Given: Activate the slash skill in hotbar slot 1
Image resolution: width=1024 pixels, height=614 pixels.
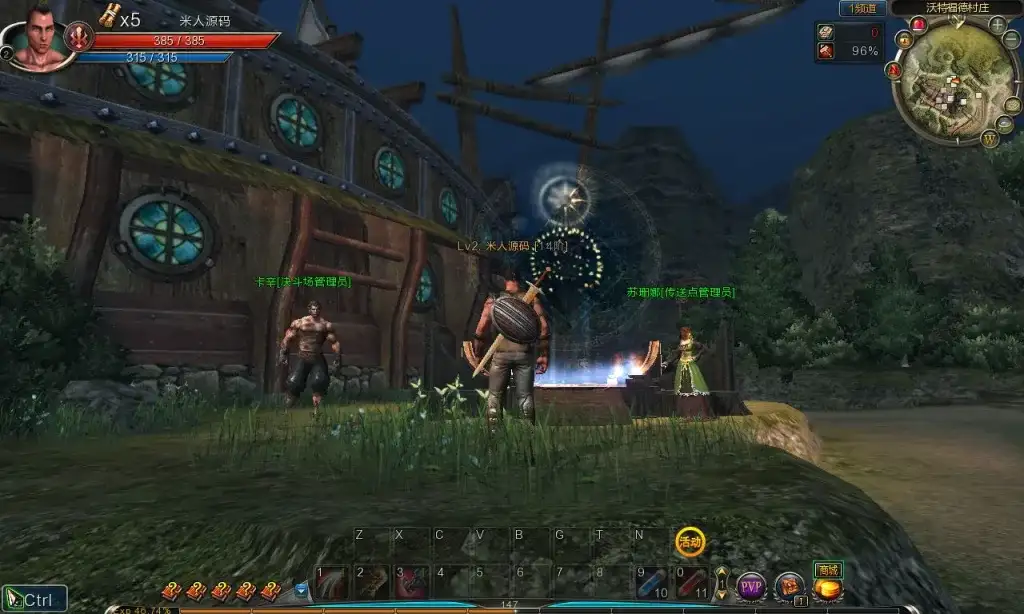Looking at the screenshot, I should pos(330,584).
